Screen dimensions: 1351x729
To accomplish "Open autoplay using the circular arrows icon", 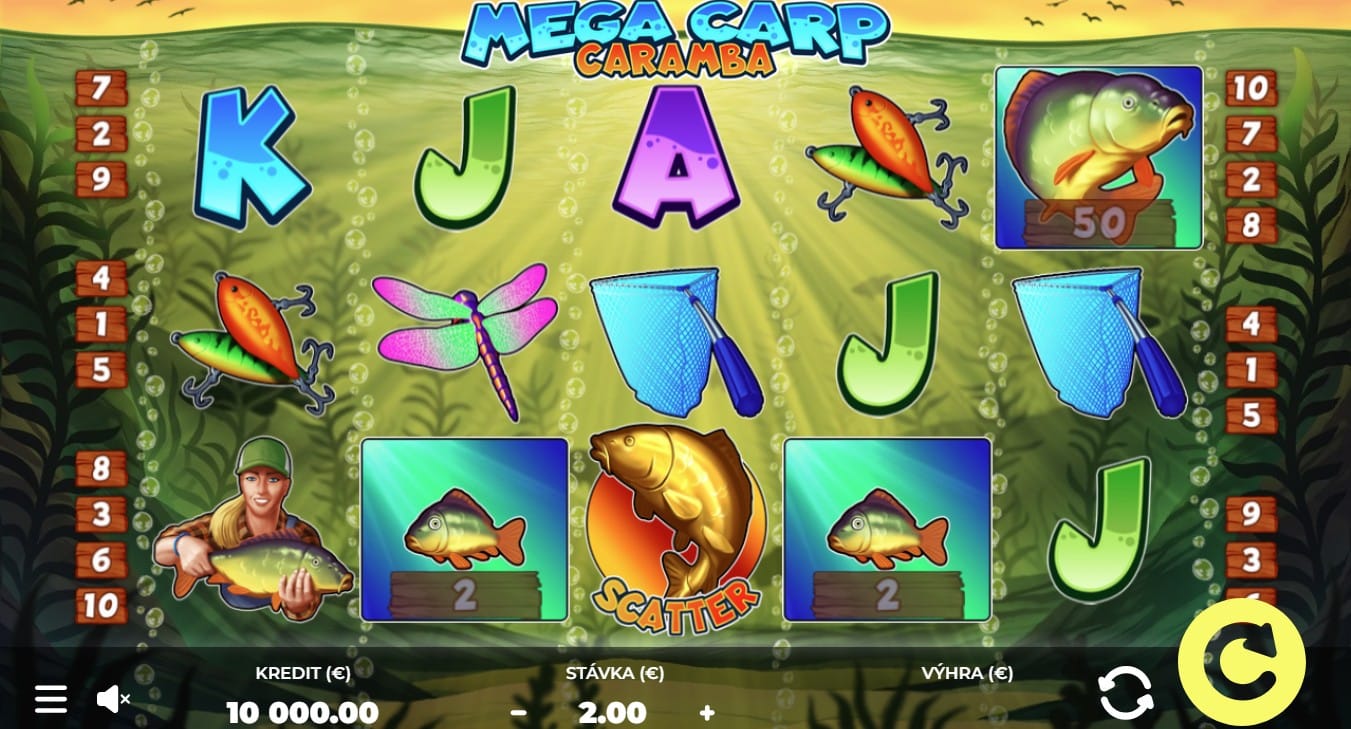I will tap(1127, 691).
